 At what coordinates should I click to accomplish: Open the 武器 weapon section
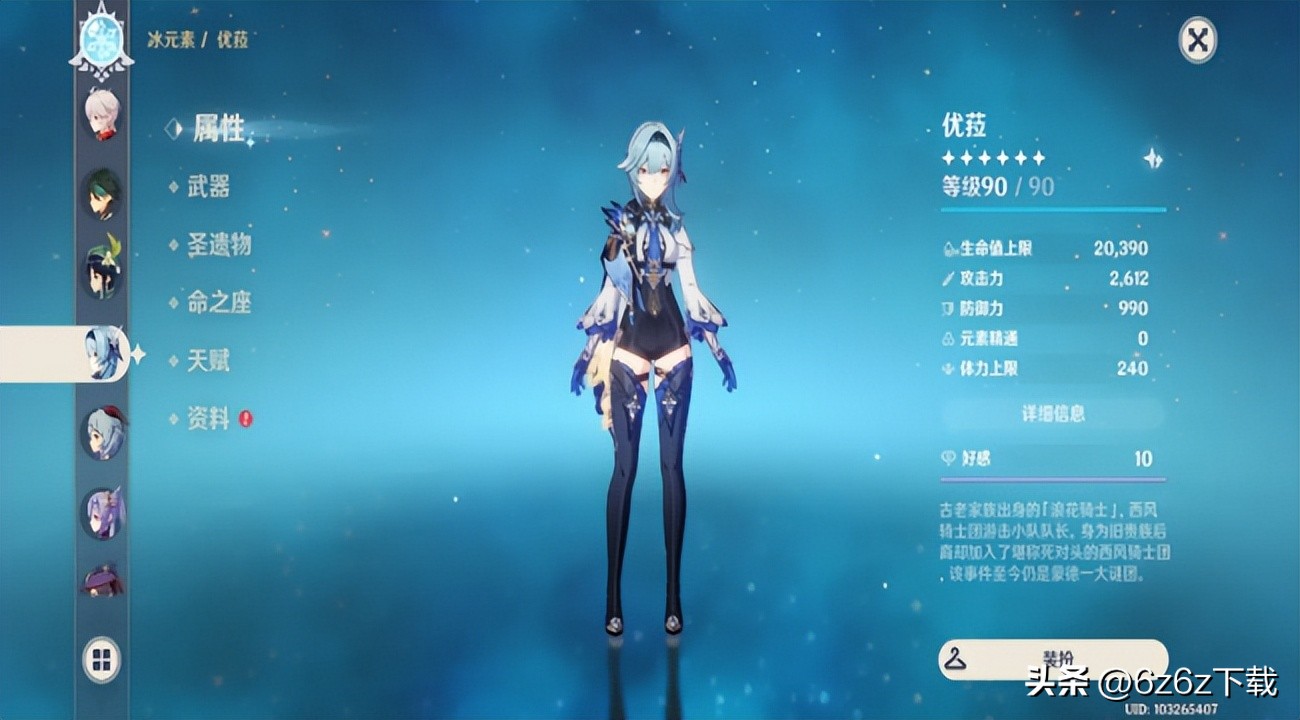[208, 186]
